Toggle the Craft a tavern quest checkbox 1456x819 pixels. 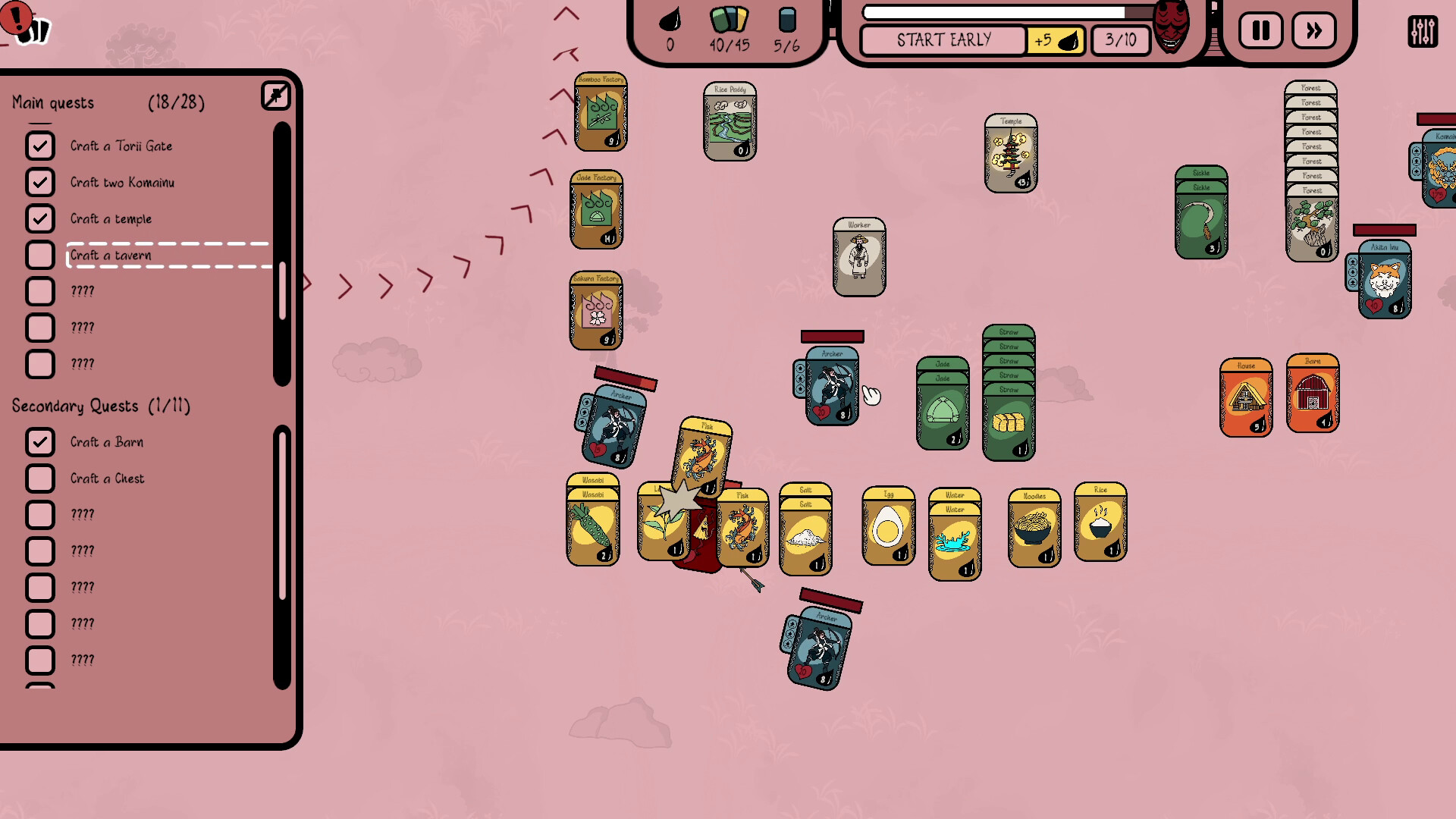tap(41, 256)
